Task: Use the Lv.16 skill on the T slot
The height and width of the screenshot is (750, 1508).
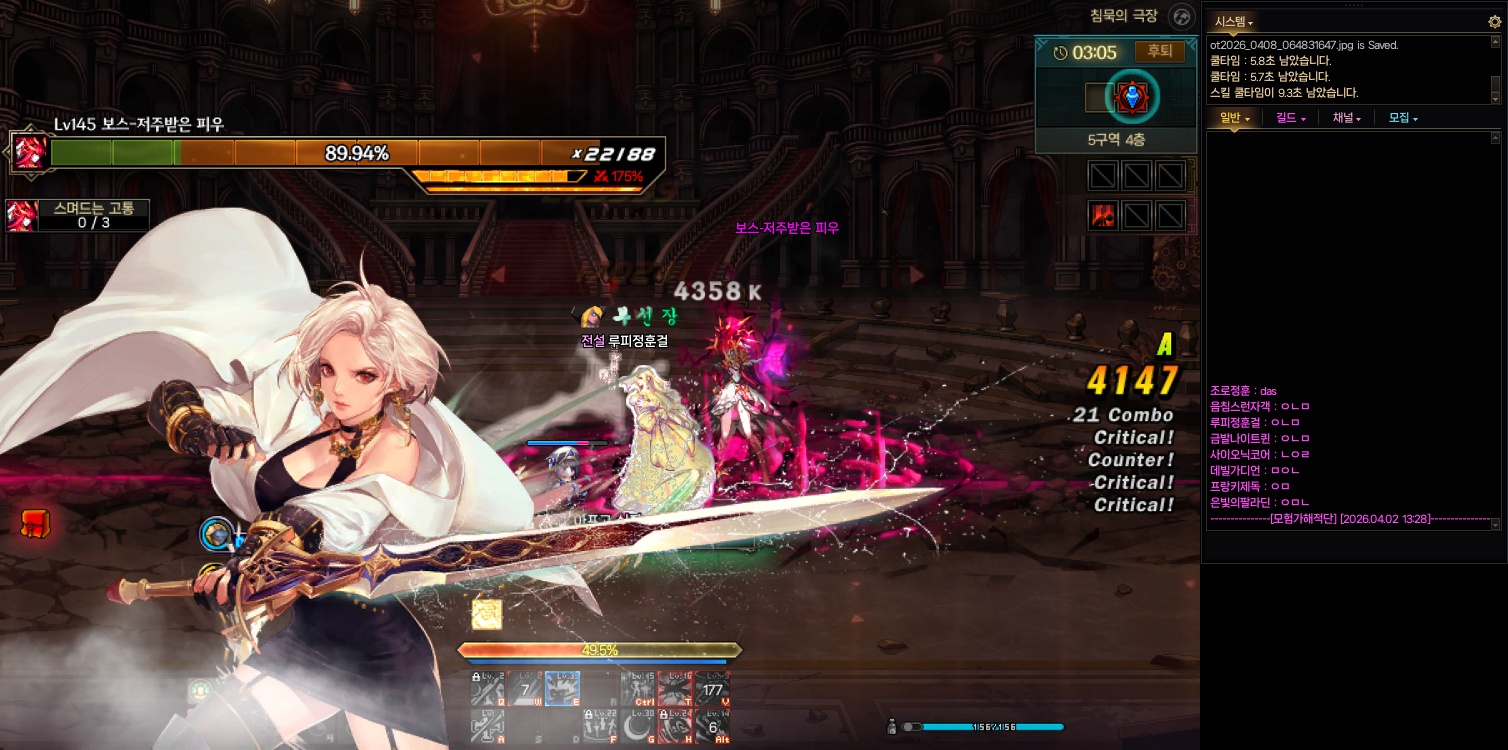Action: pos(675,688)
